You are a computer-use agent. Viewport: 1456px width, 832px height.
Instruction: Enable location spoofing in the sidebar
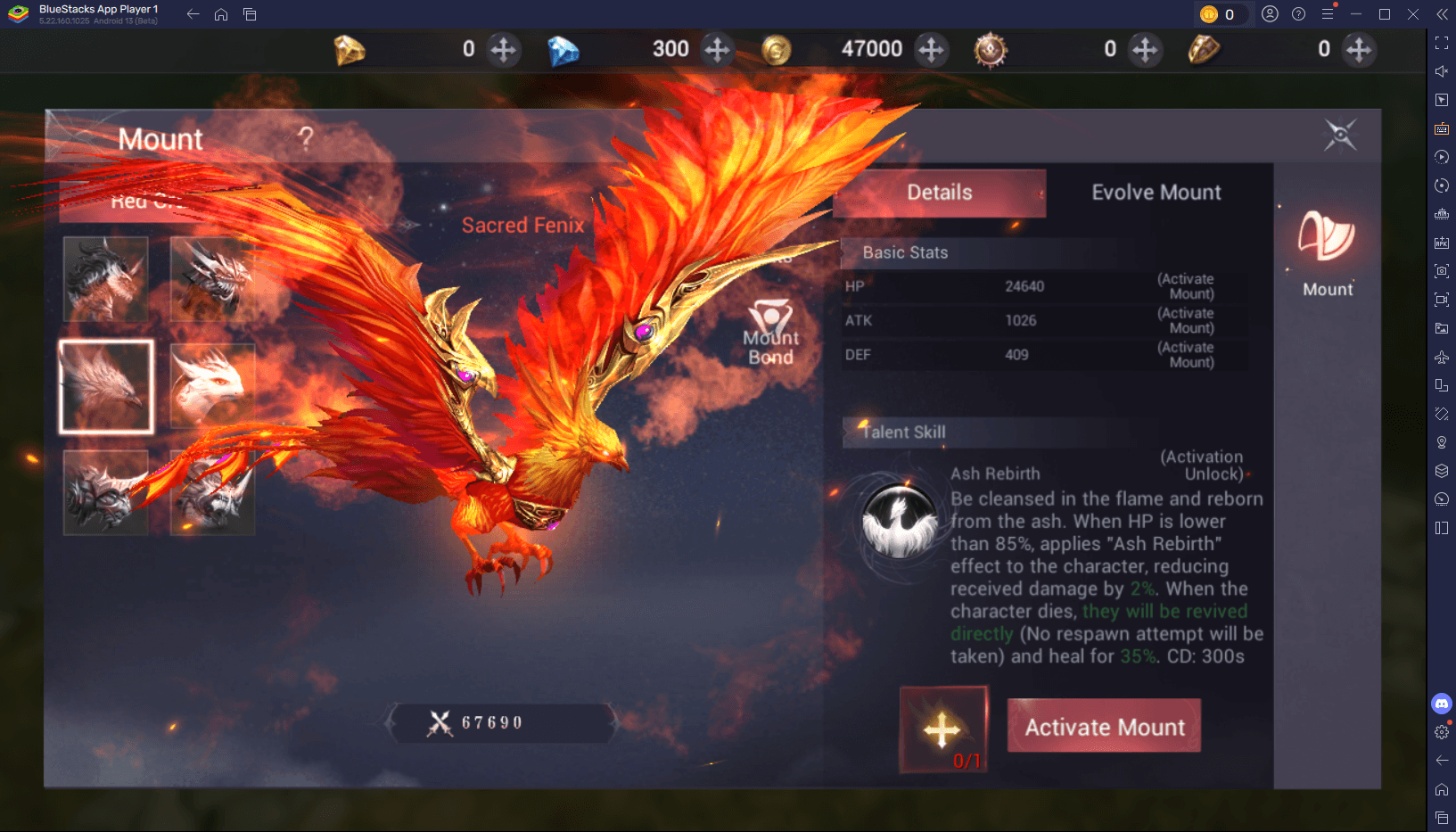tap(1441, 441)
